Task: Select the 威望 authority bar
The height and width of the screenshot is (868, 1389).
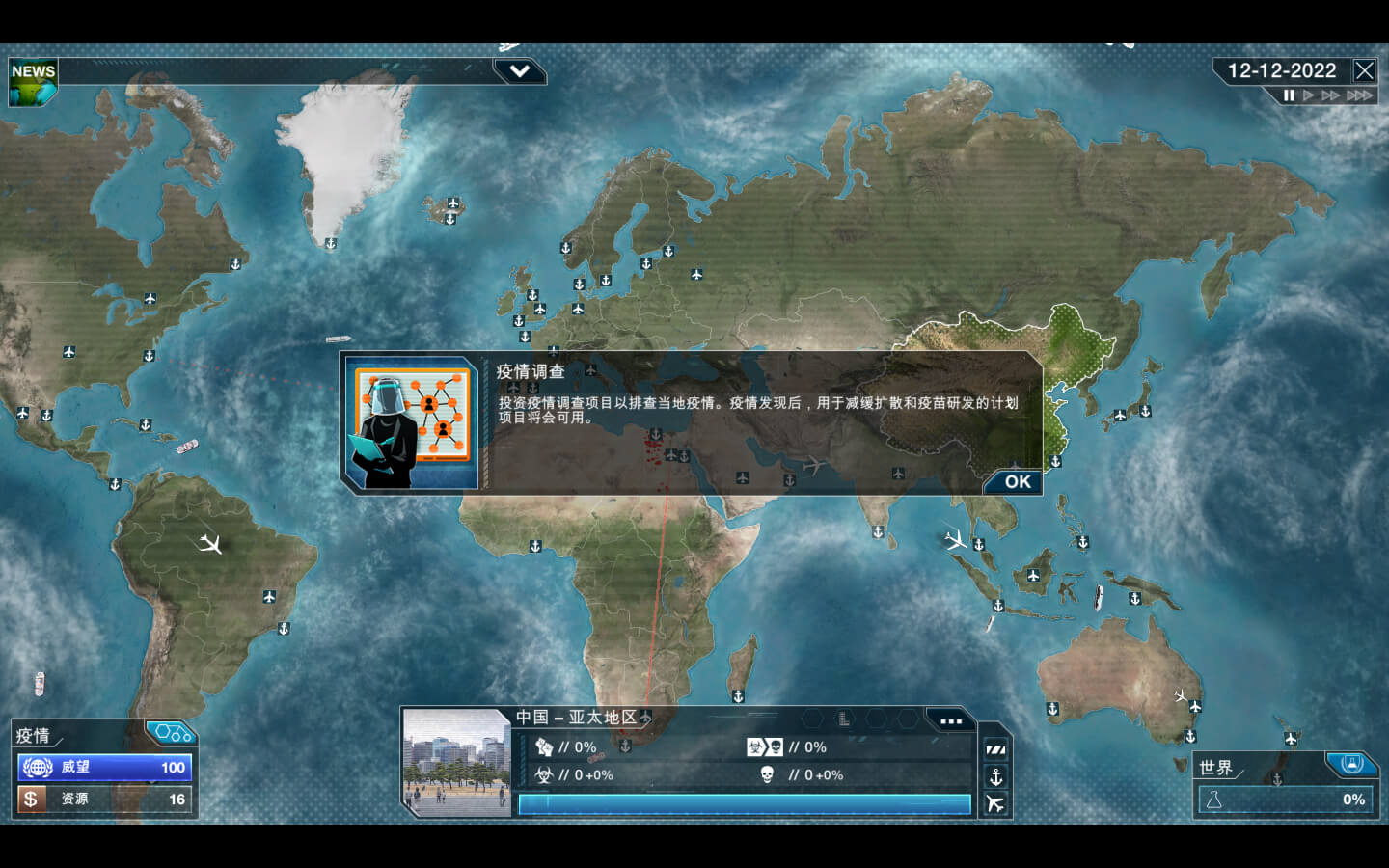Action: click(104, 768)
